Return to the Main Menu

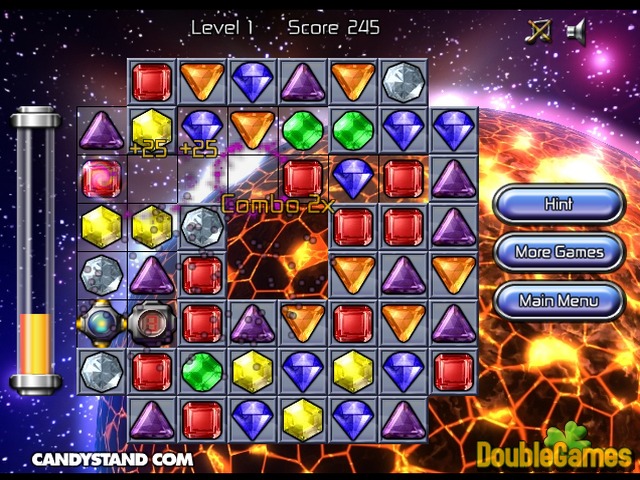558,300
